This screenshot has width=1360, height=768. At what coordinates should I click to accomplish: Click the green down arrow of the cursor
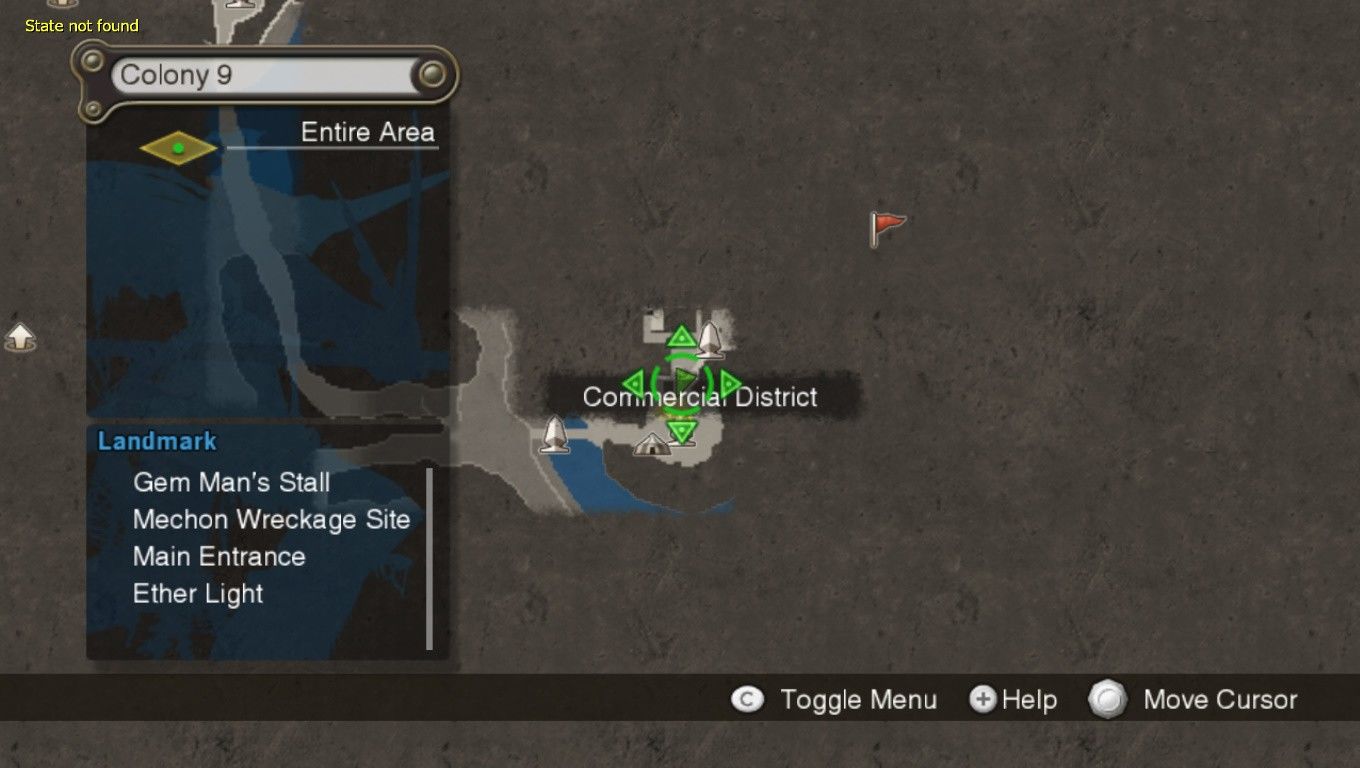point(682,432)
